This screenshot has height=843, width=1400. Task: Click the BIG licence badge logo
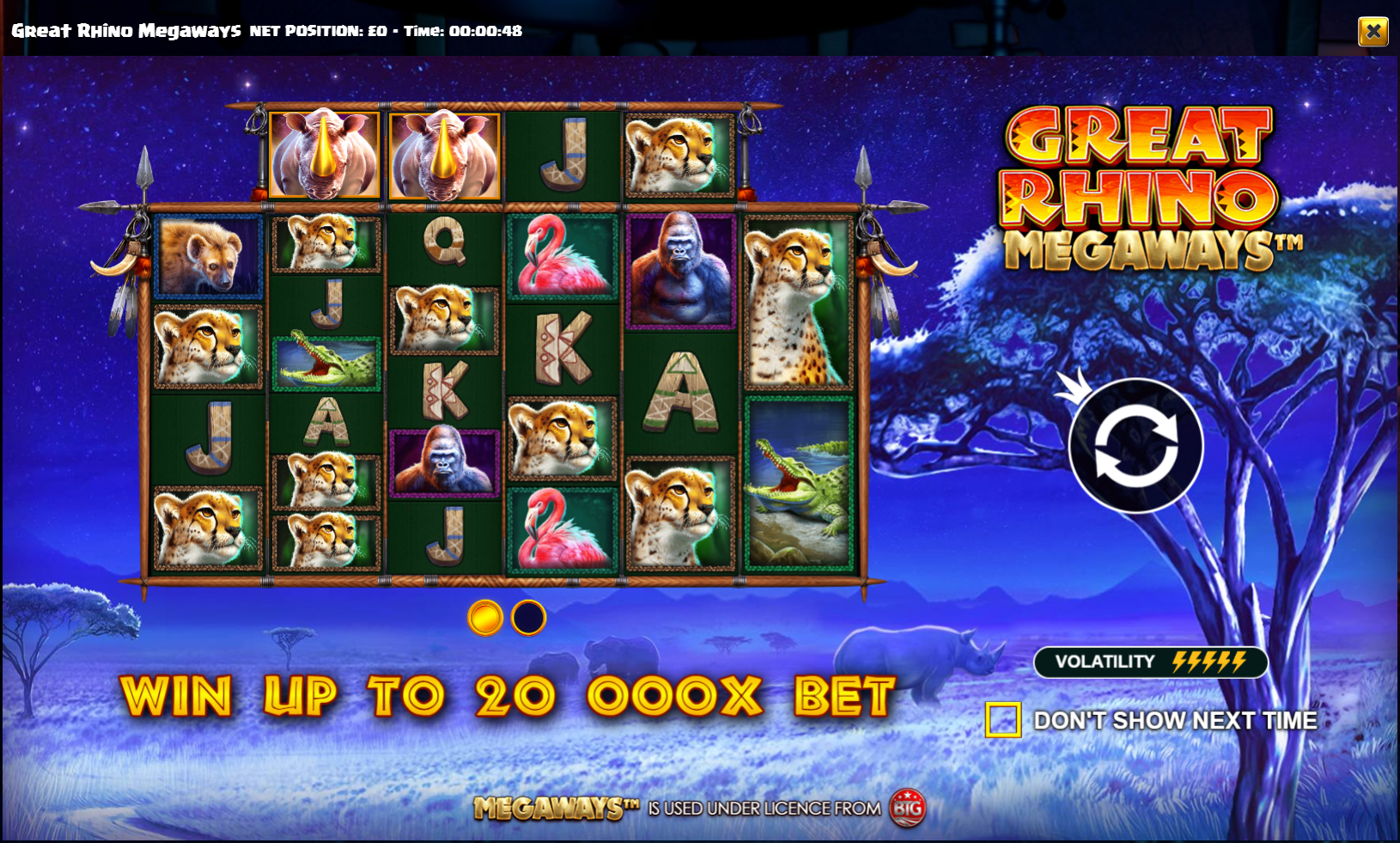click(x=910, y=809)
